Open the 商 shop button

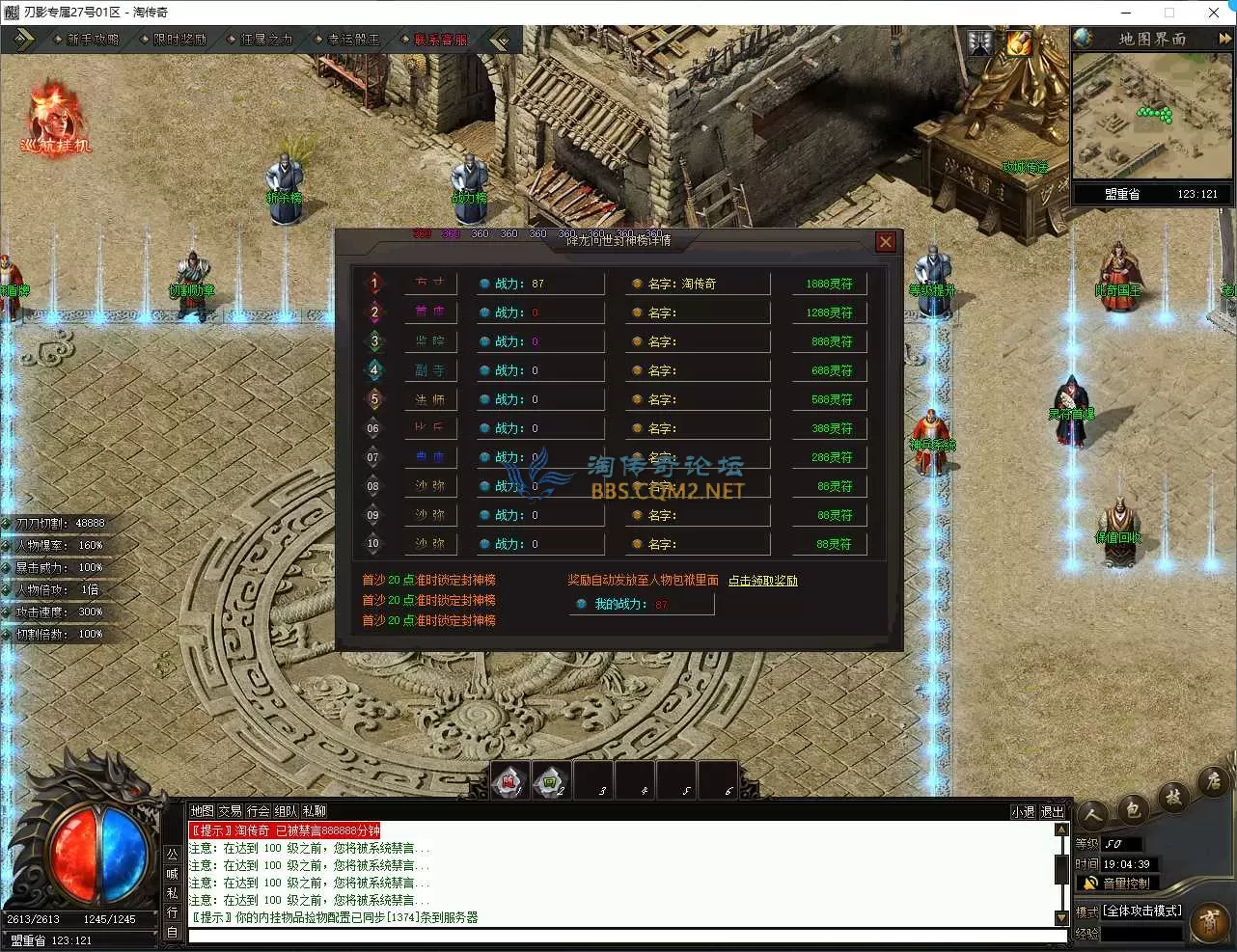[1209, 922]
